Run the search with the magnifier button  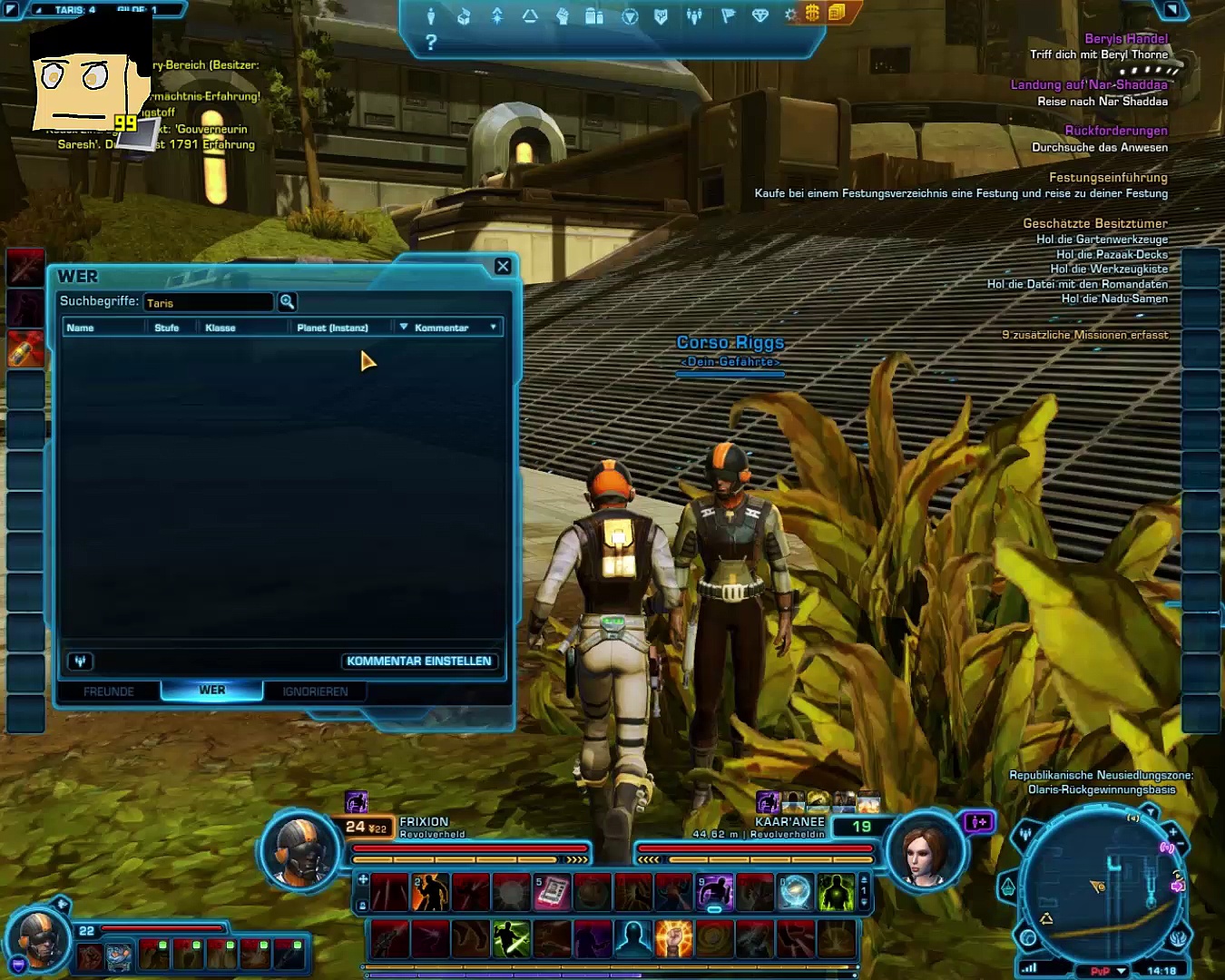pyautogui.click(x=287, y=302)
